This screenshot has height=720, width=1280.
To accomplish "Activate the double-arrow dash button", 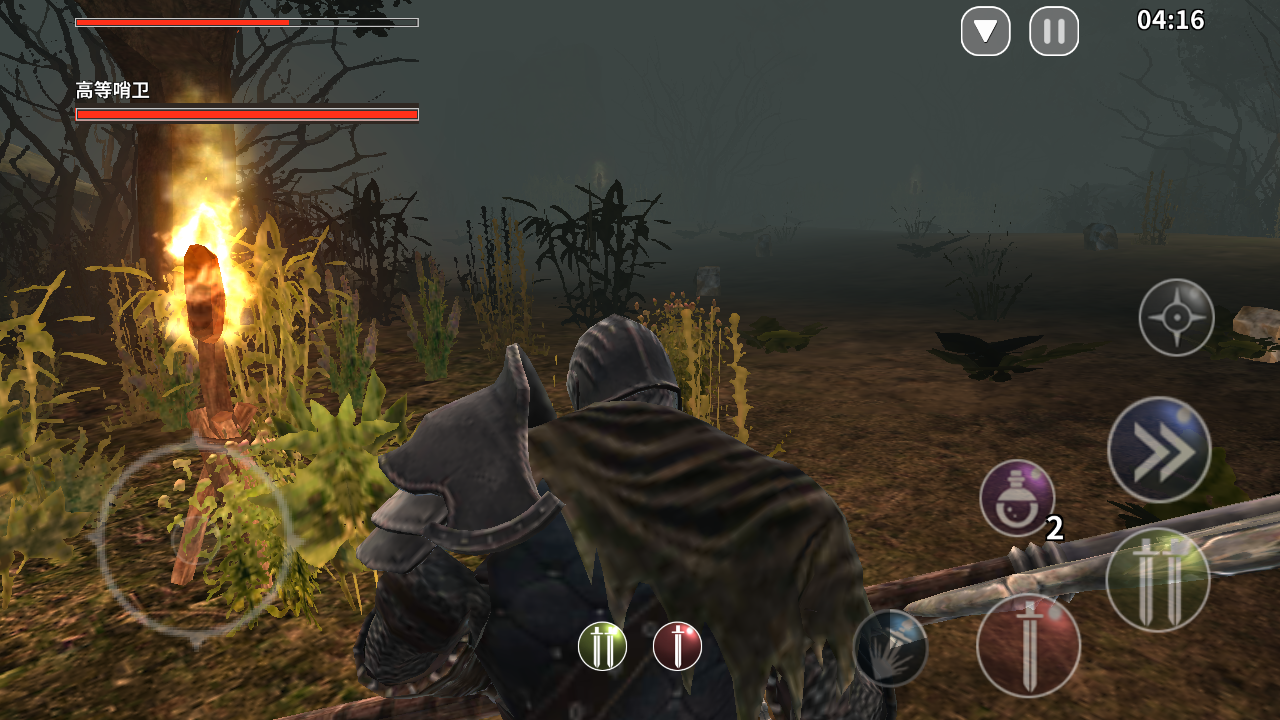I will 1159,450.
